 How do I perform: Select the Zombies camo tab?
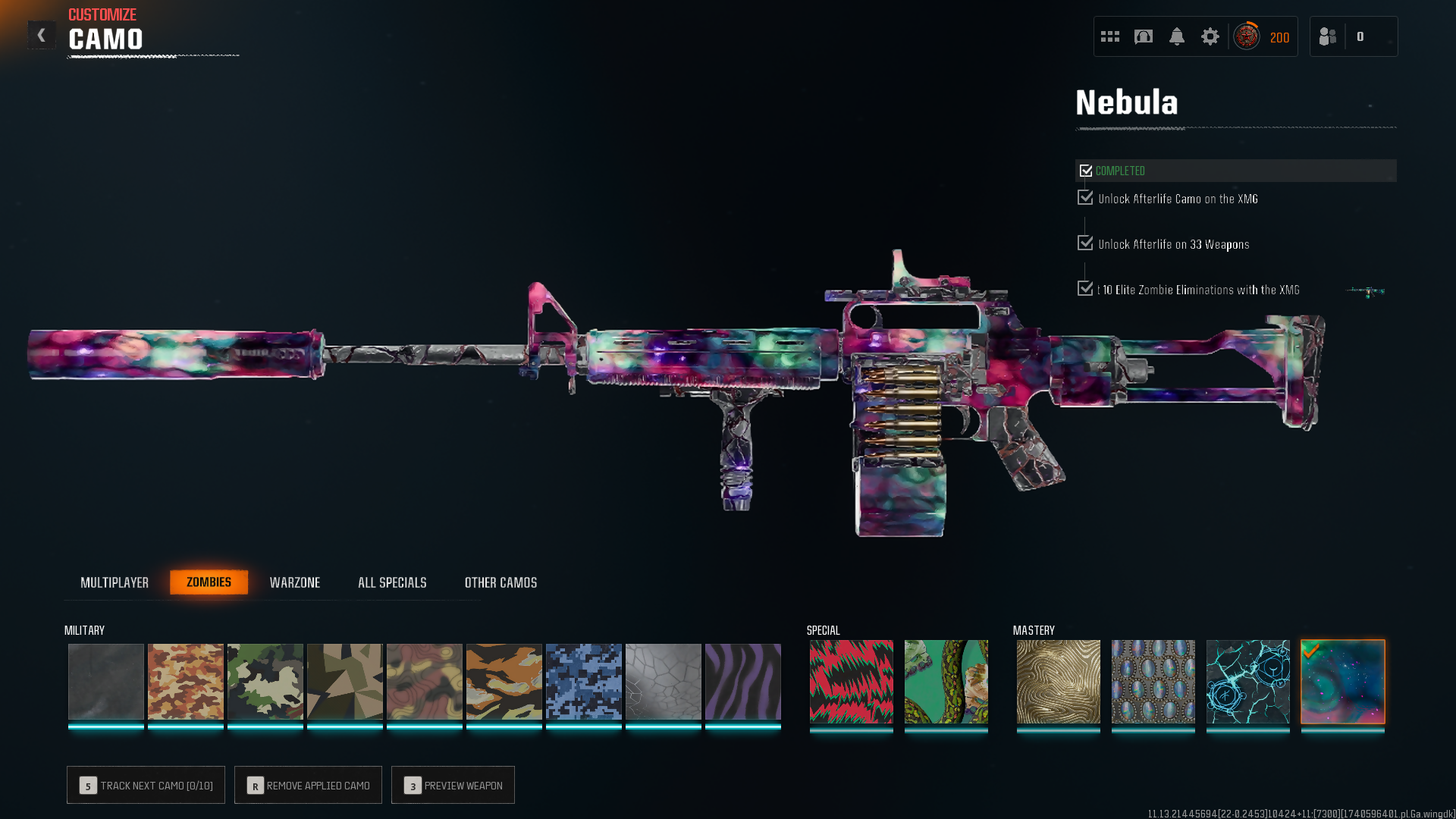point(209,582)
